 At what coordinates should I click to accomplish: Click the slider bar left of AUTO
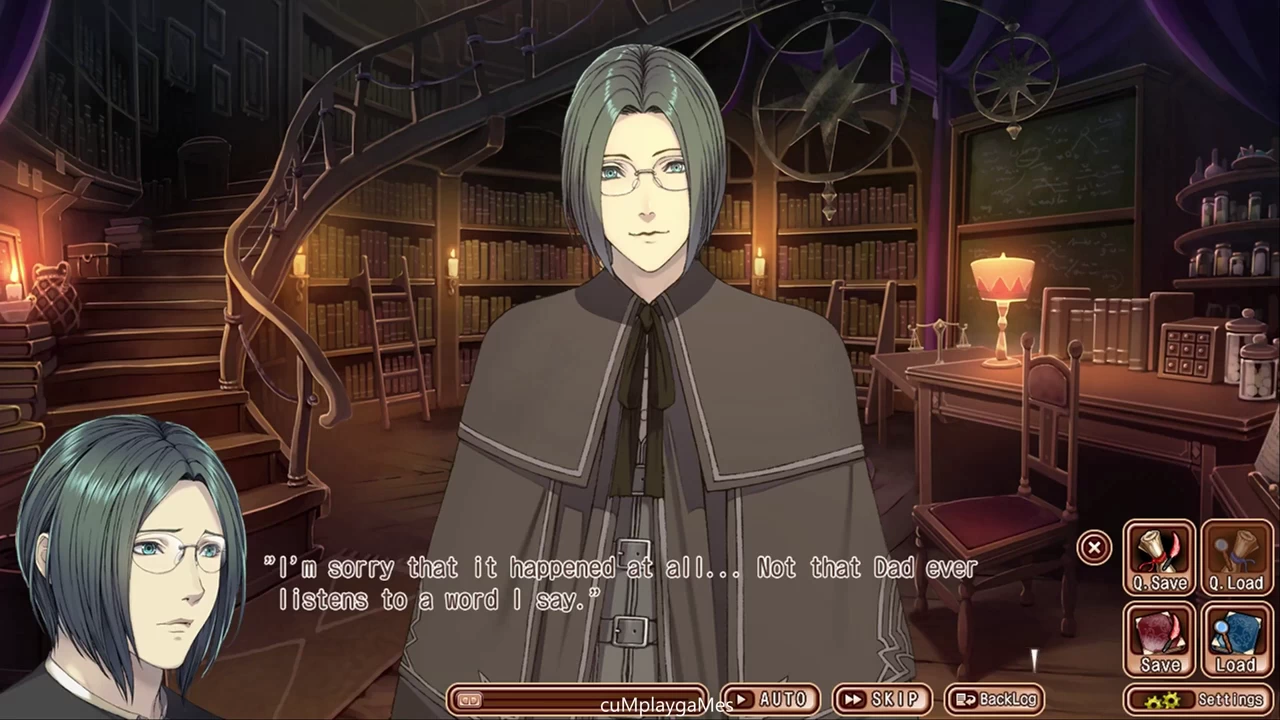pyautogui.click(x=578, y=699)
